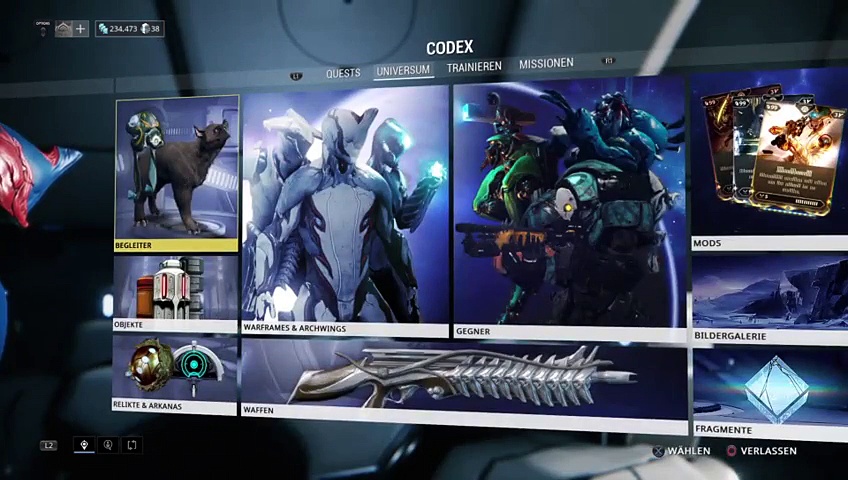Viewport: 848px width, 480px height.
Task: Open the Fragmente tile
Action: 768,392
